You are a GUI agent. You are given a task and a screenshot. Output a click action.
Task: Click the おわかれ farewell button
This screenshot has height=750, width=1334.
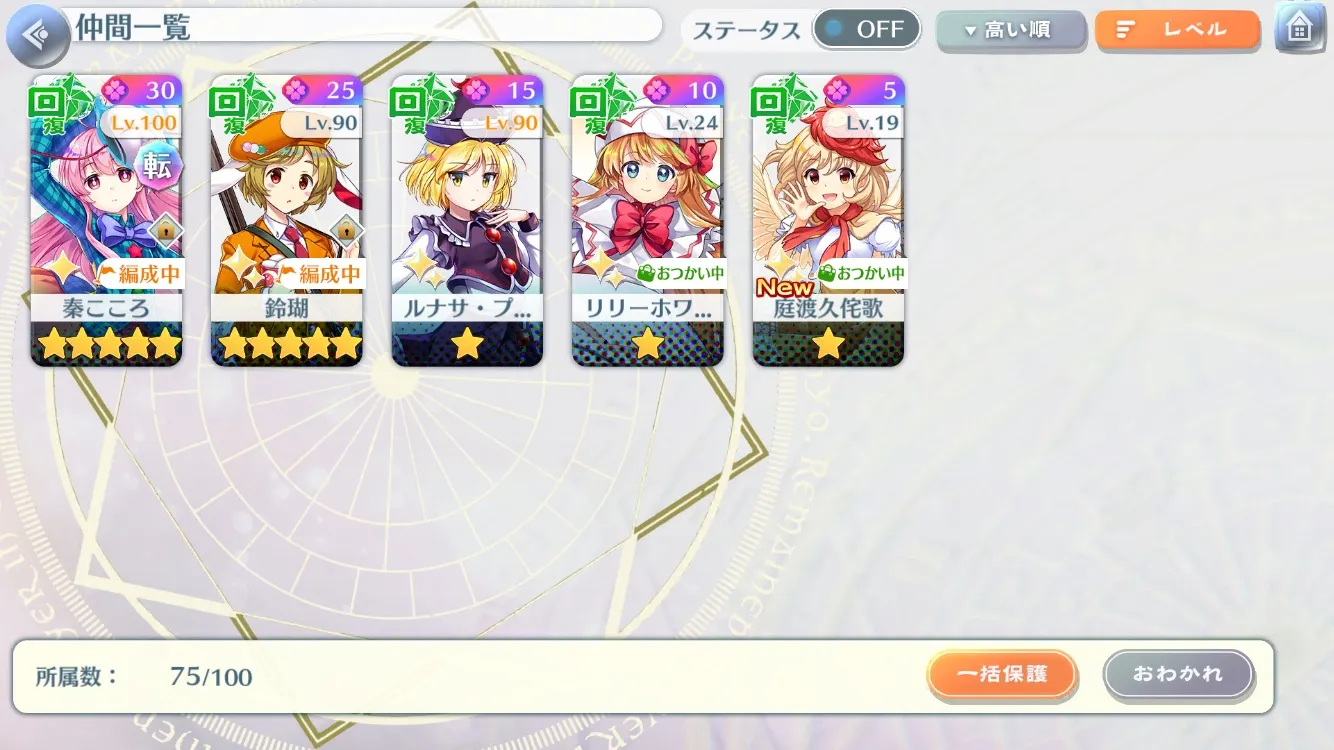tap(1178, 674)
